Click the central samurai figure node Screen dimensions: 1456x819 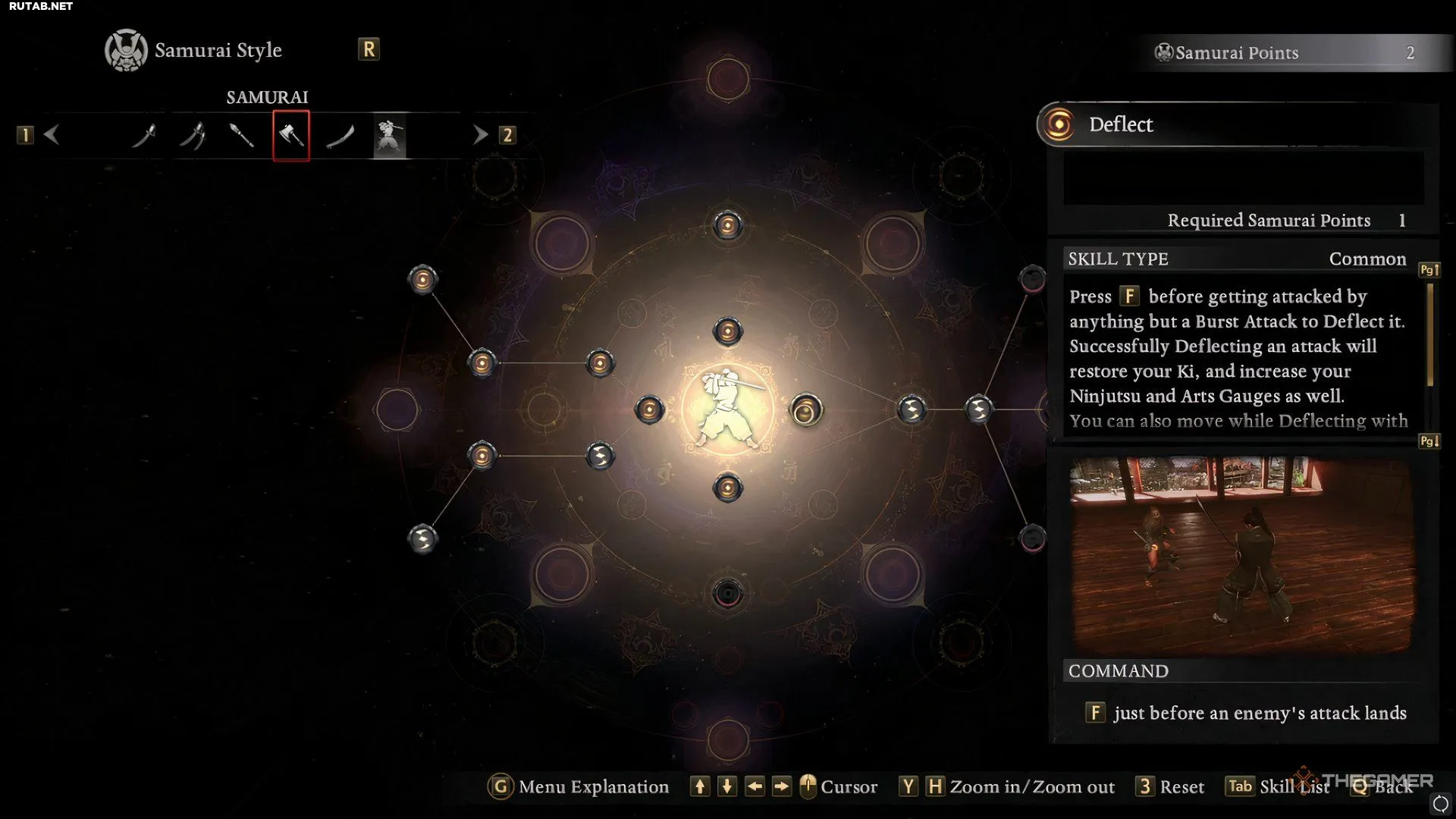727,409
